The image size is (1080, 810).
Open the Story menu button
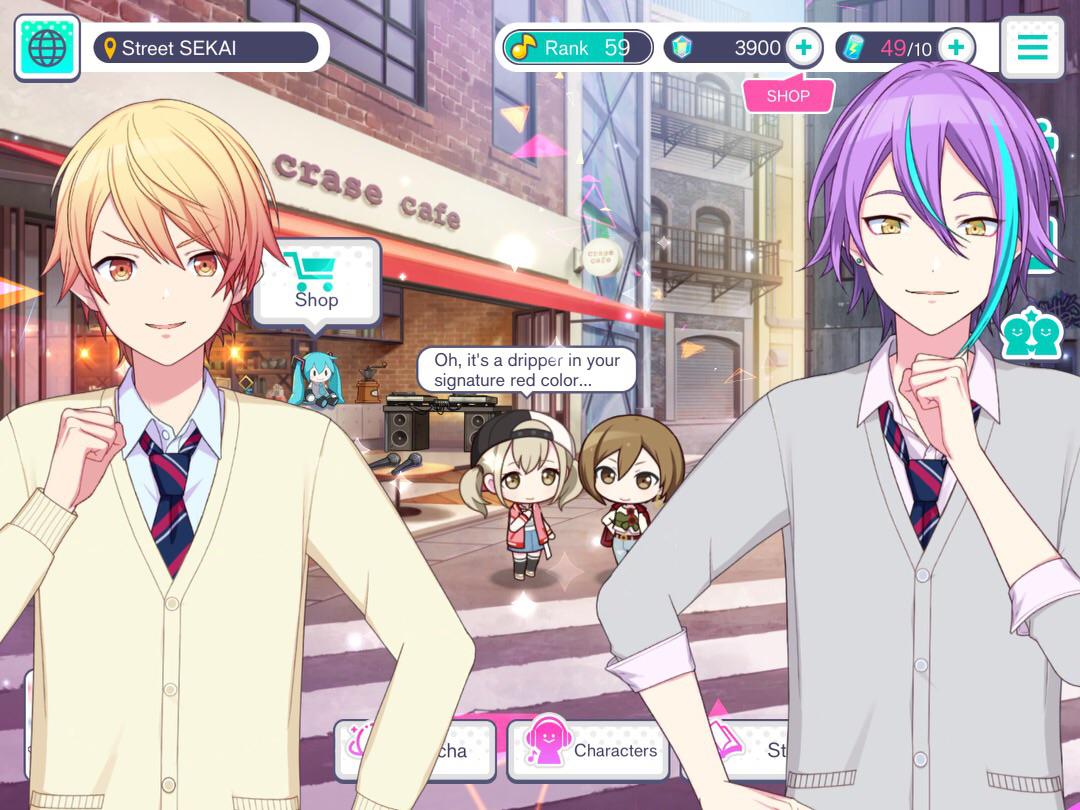tap(762, 750)
